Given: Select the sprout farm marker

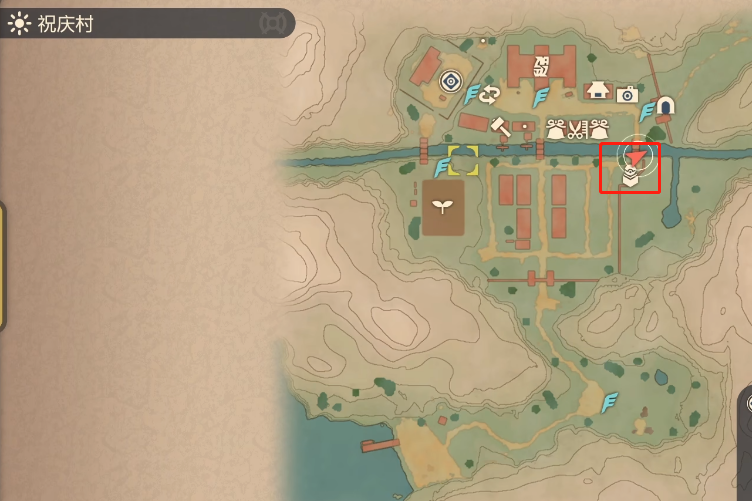Looking at the screenshot, I should tap(441, 208).
